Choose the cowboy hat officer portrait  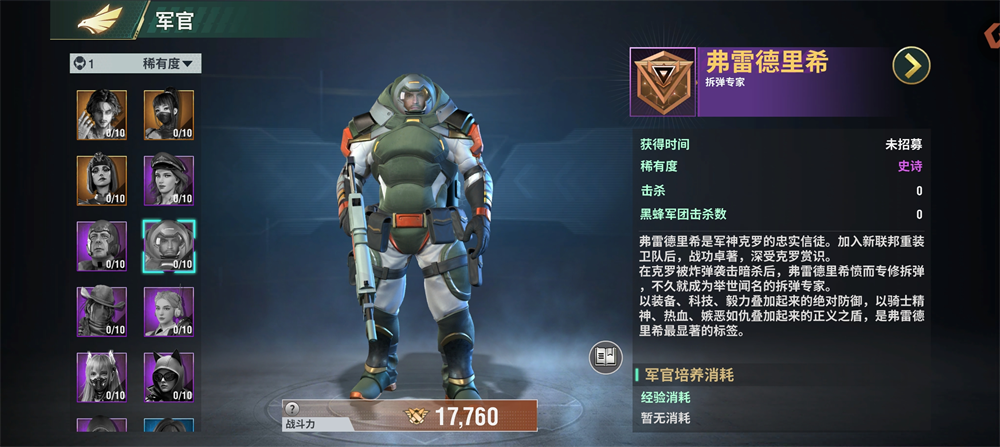click(102, 312)
